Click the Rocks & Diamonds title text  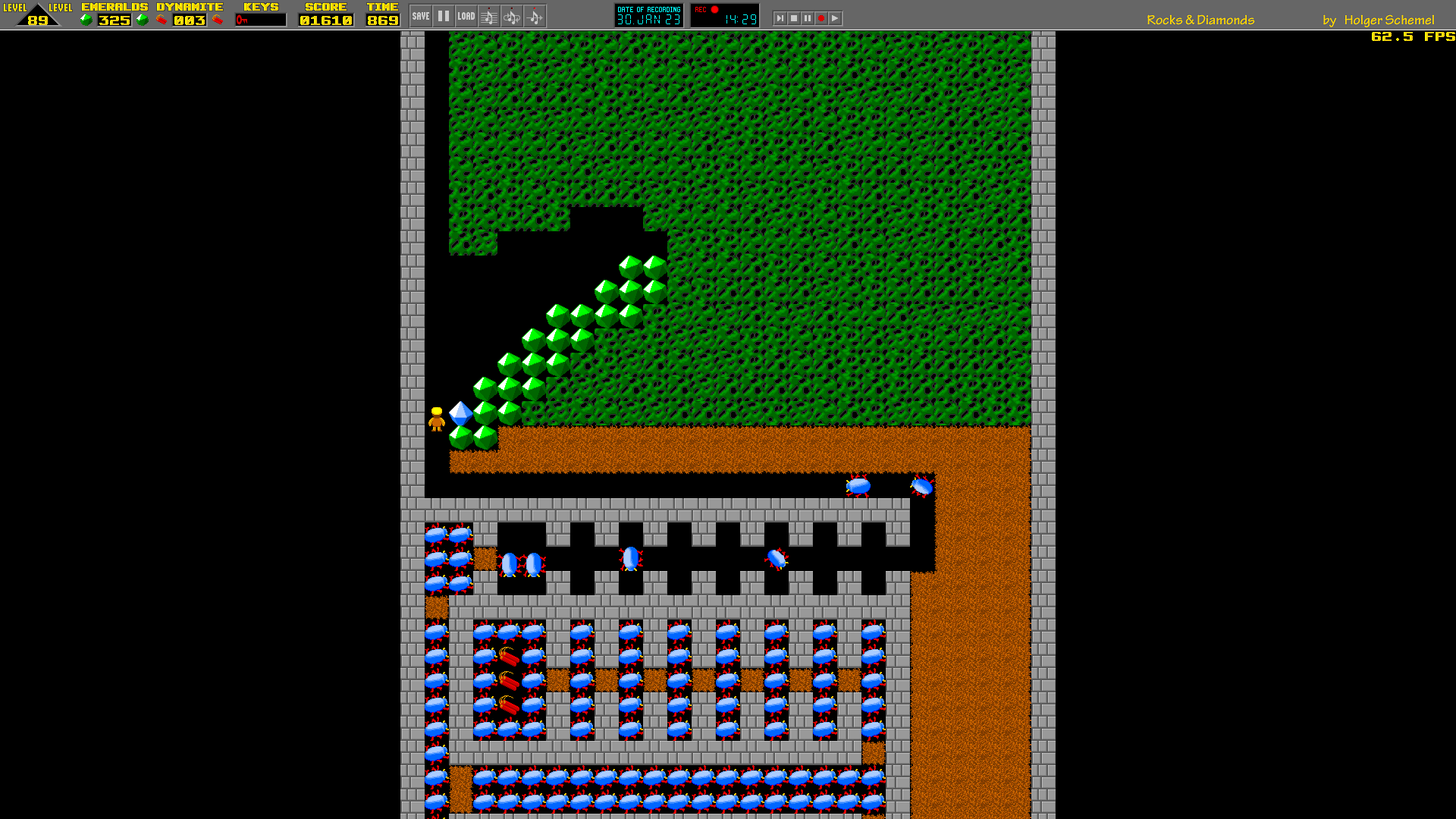(1200, 20)
